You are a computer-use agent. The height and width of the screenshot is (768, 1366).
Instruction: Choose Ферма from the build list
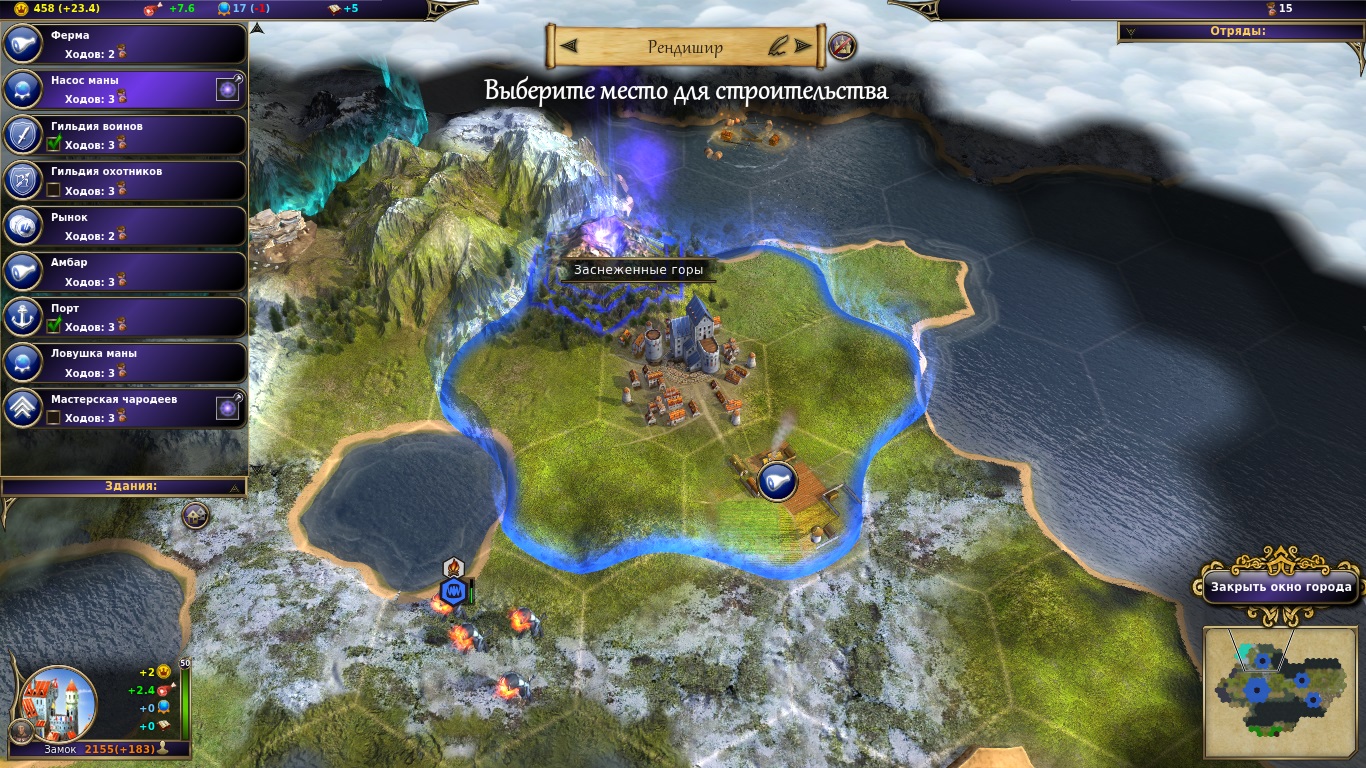pos(124,44)
